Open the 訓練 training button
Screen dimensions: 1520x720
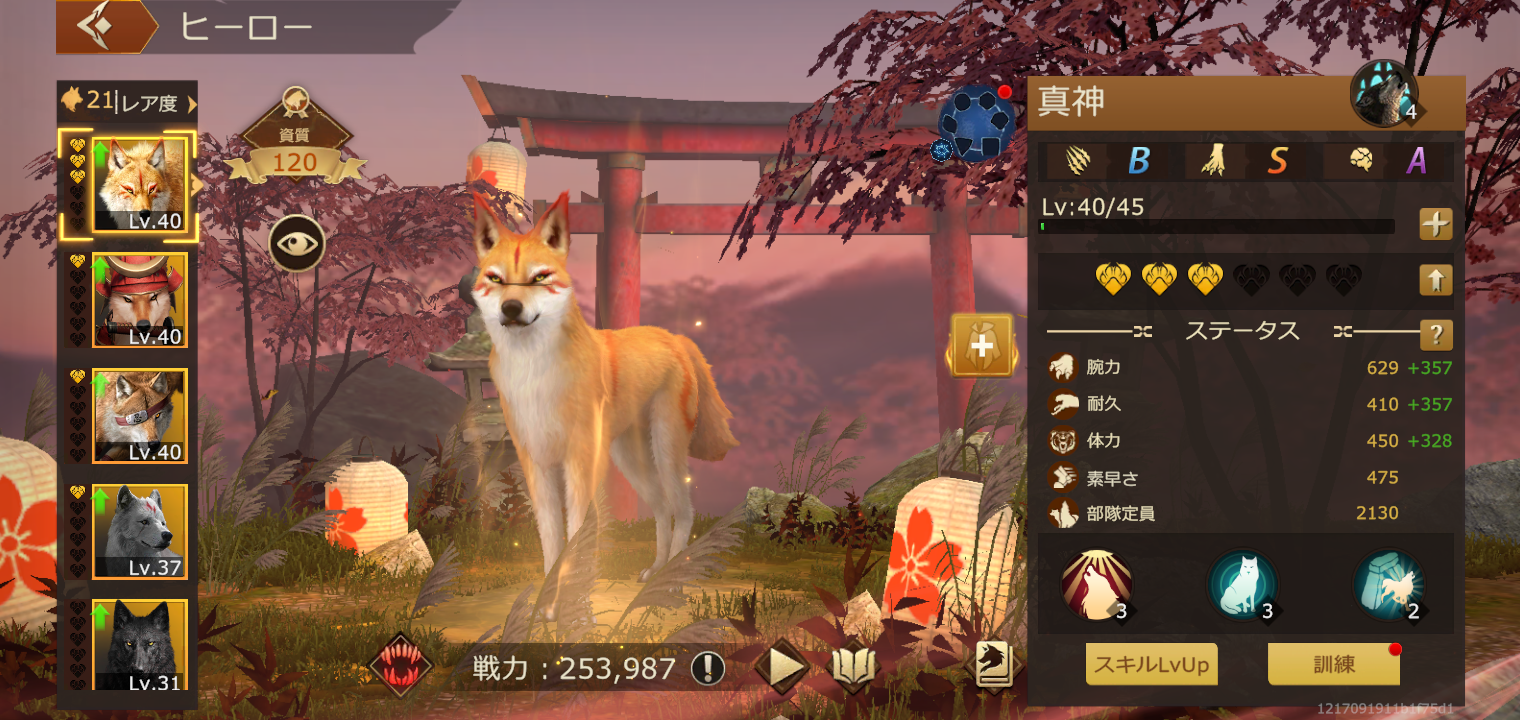point(1333,664)
